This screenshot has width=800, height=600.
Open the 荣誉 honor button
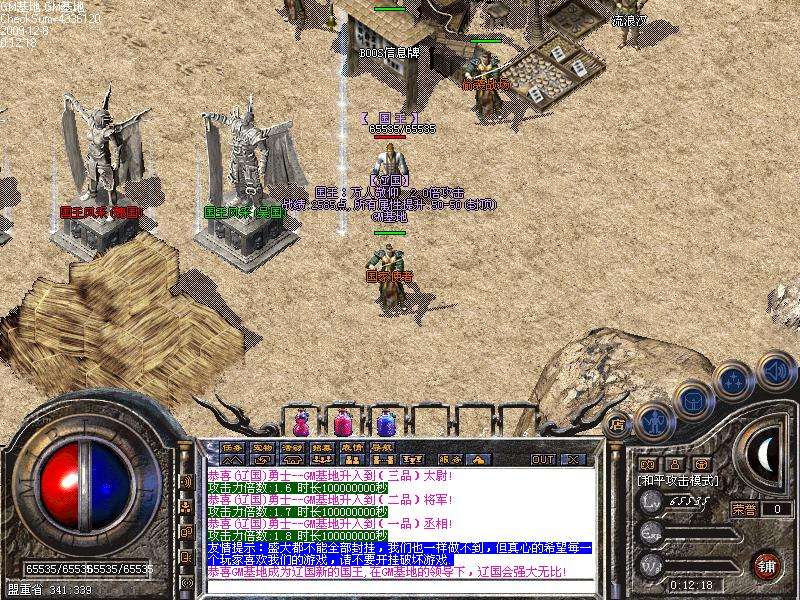[743, 509]
